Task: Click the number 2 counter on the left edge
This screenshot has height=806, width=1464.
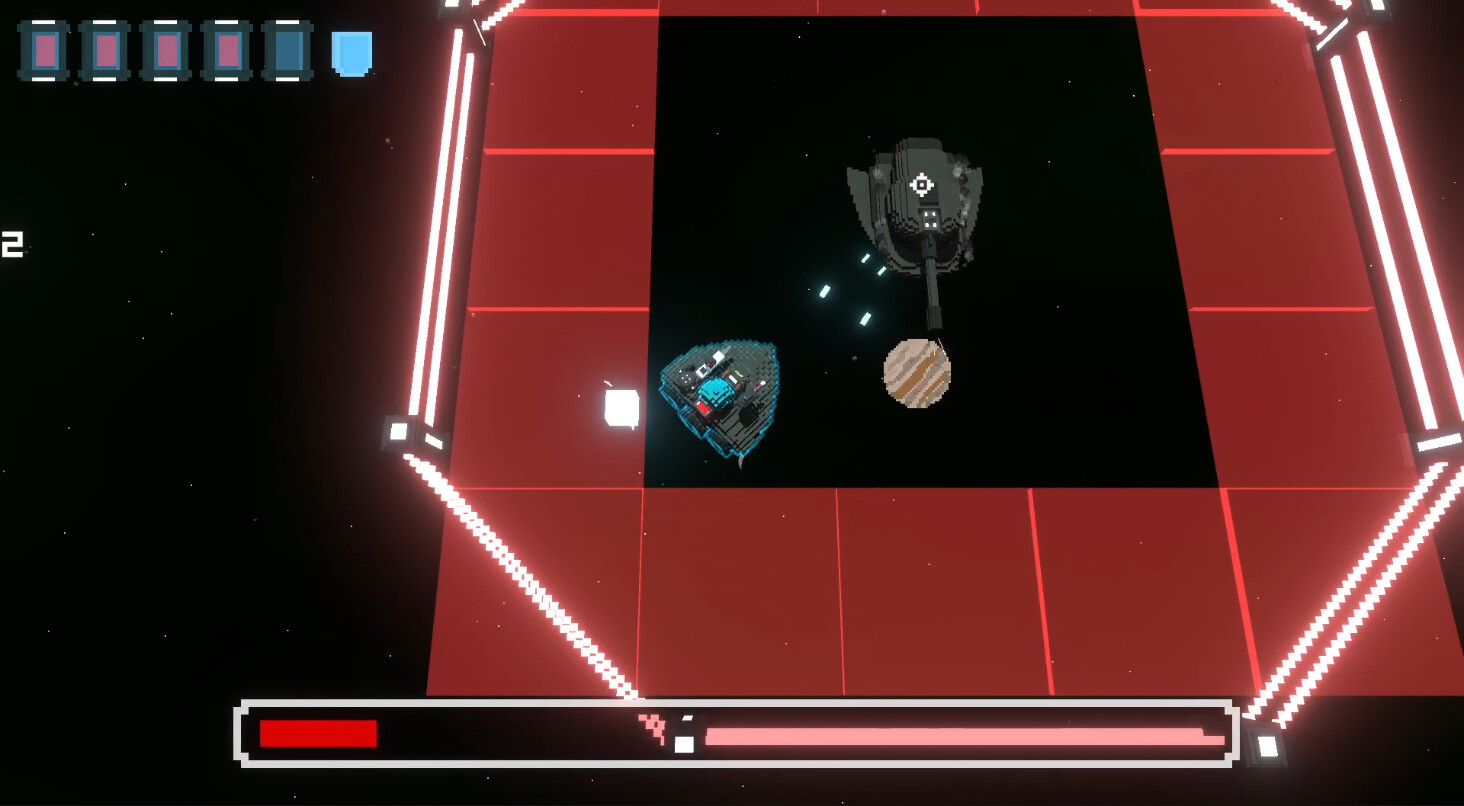Action: [x=10, y=245]
